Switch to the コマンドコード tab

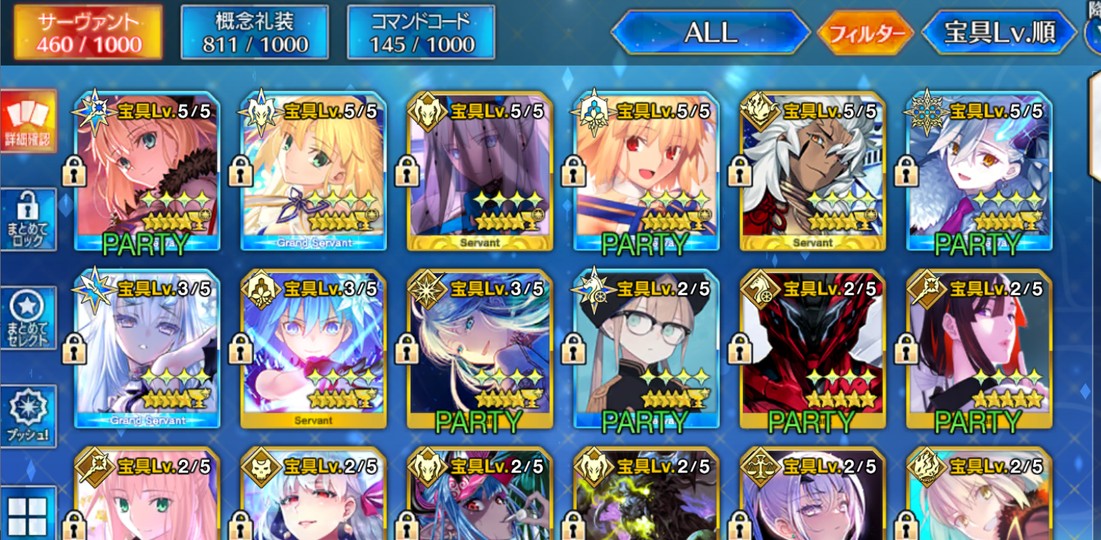(421, 32)
